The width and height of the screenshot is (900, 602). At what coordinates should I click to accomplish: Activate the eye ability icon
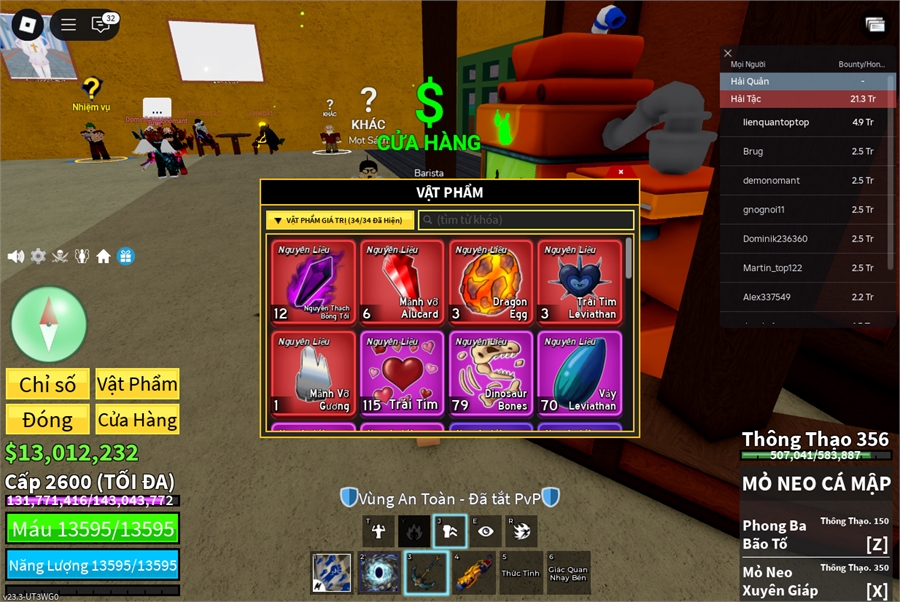pyautogui.click(x=485, y=531)
